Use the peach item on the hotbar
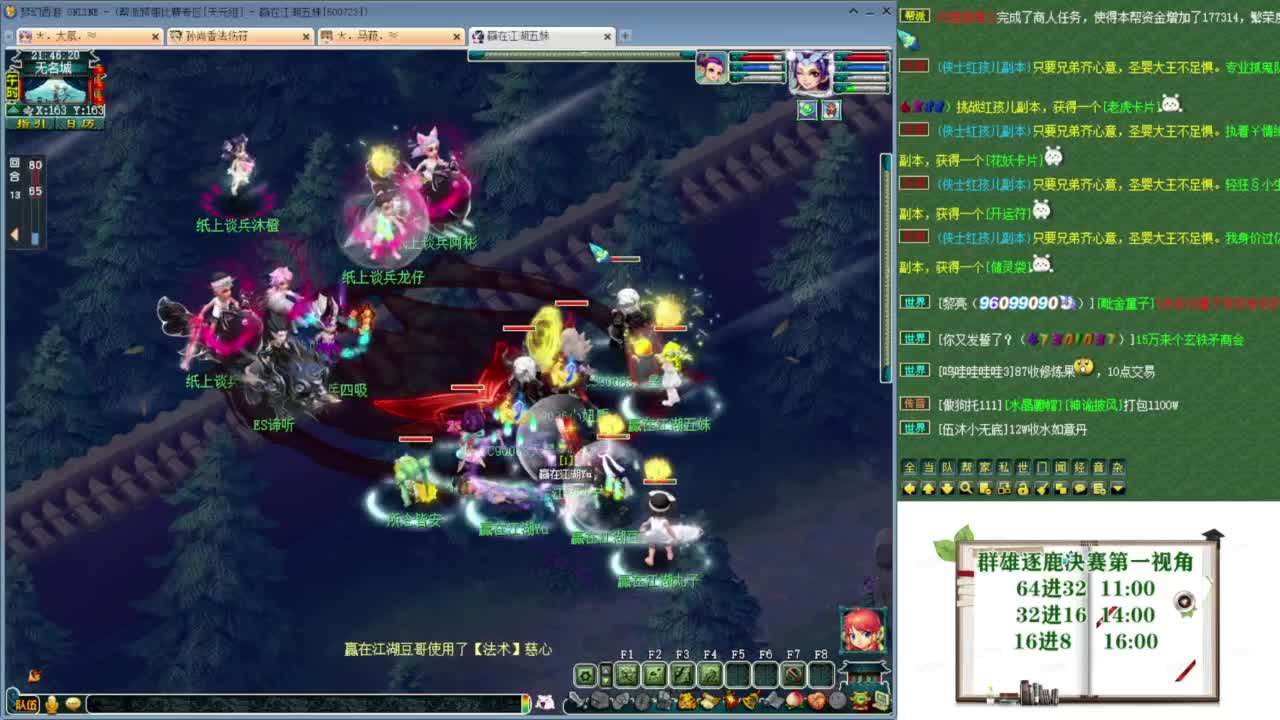 (x=794, y=703)
